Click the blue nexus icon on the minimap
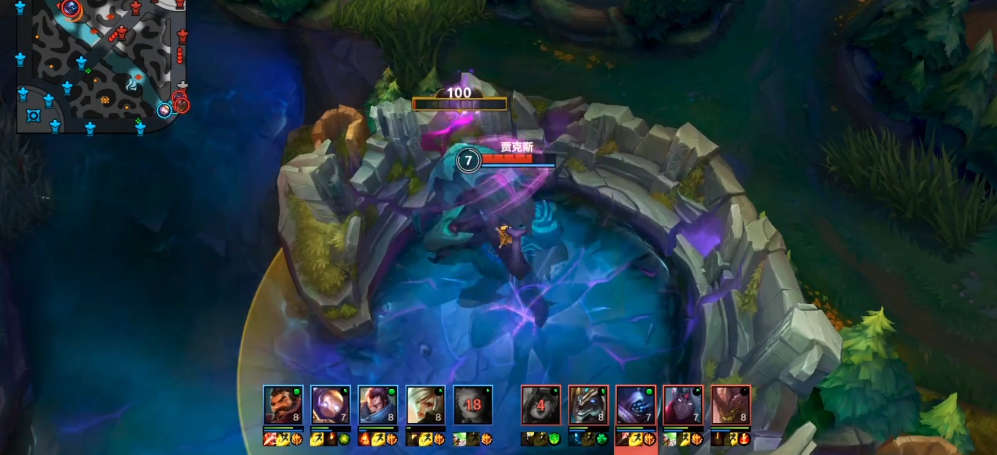The height and width of the screenshot is (455, 997). tap(33, 115)
